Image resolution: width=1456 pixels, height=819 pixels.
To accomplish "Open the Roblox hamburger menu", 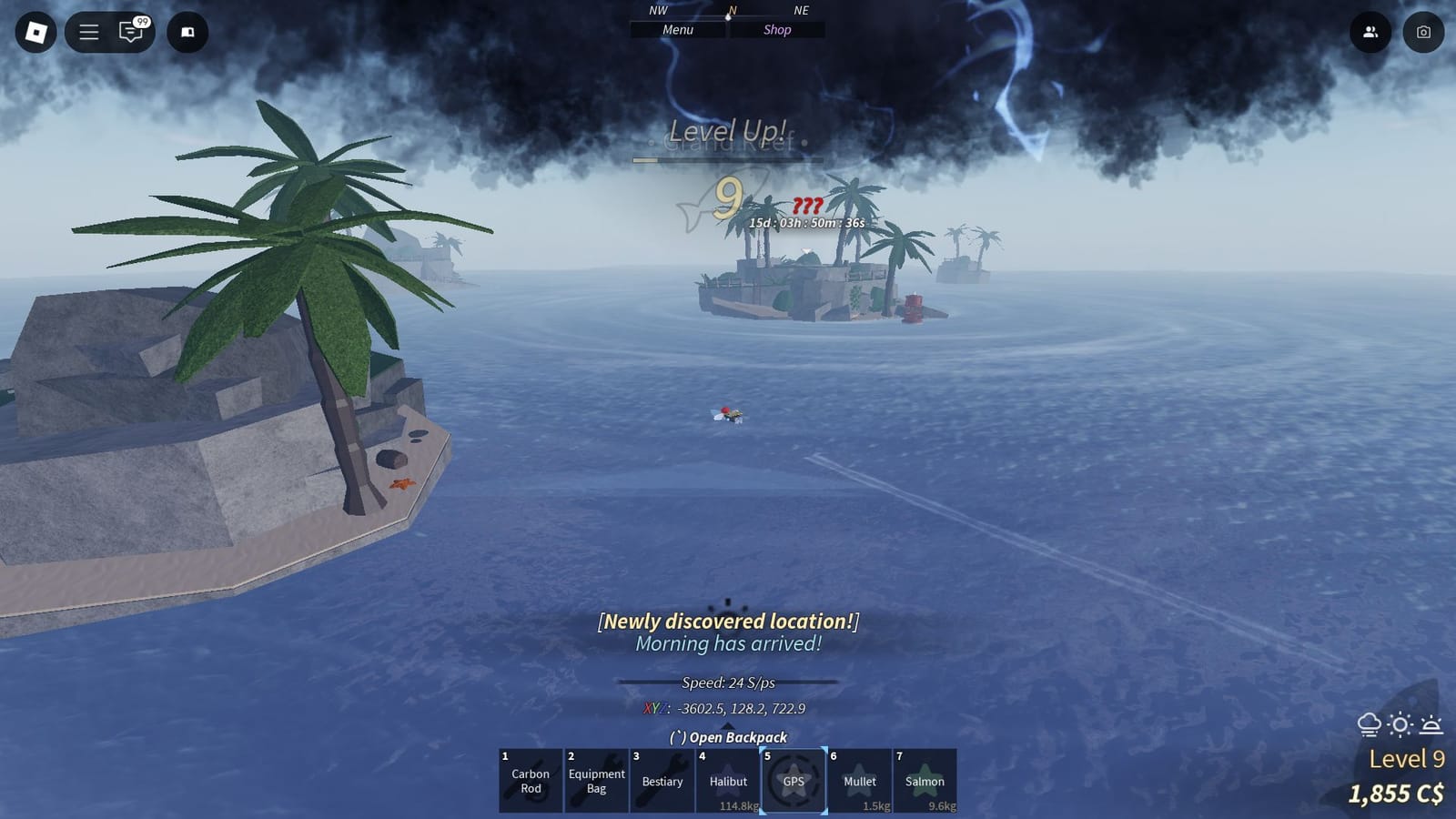I will pyautogui.click(x=87, y=33).
